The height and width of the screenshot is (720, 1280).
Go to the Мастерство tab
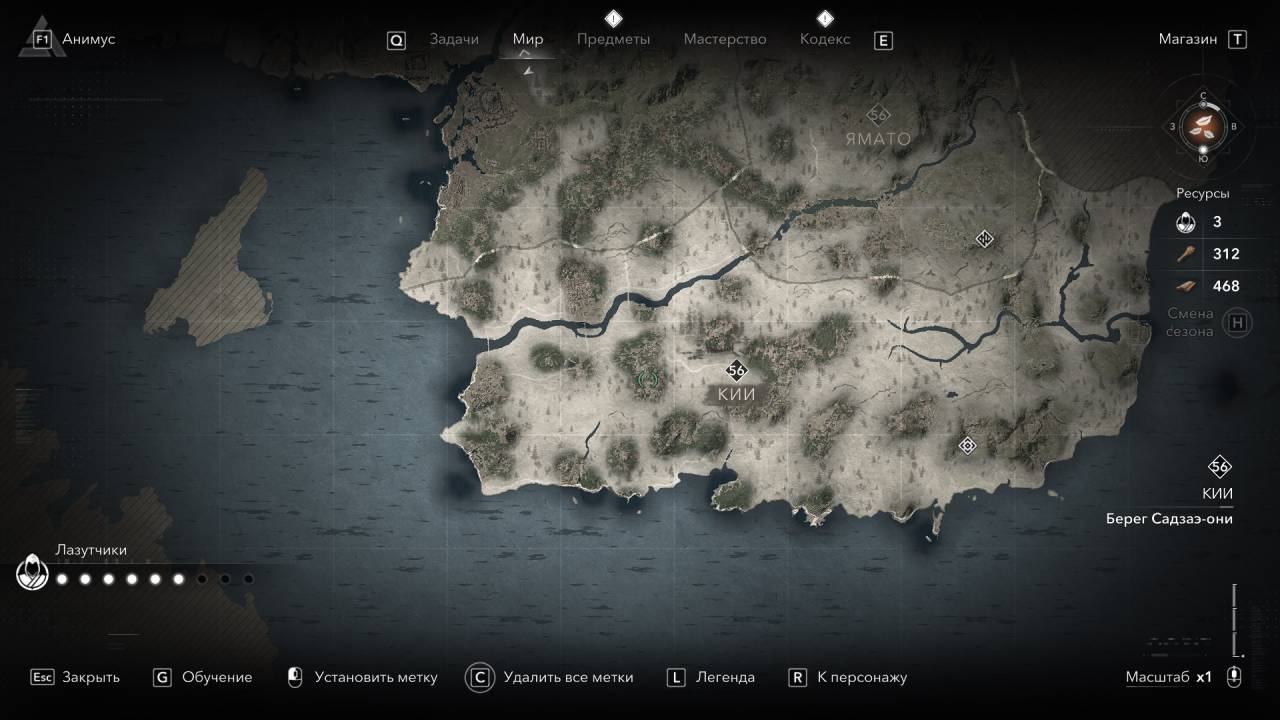(x=725, y=39)
